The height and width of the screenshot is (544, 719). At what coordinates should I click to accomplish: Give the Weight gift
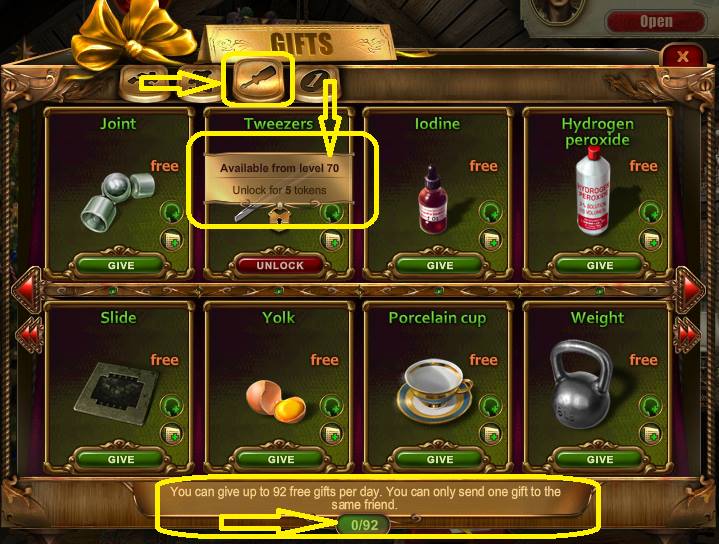click(600, 460)
